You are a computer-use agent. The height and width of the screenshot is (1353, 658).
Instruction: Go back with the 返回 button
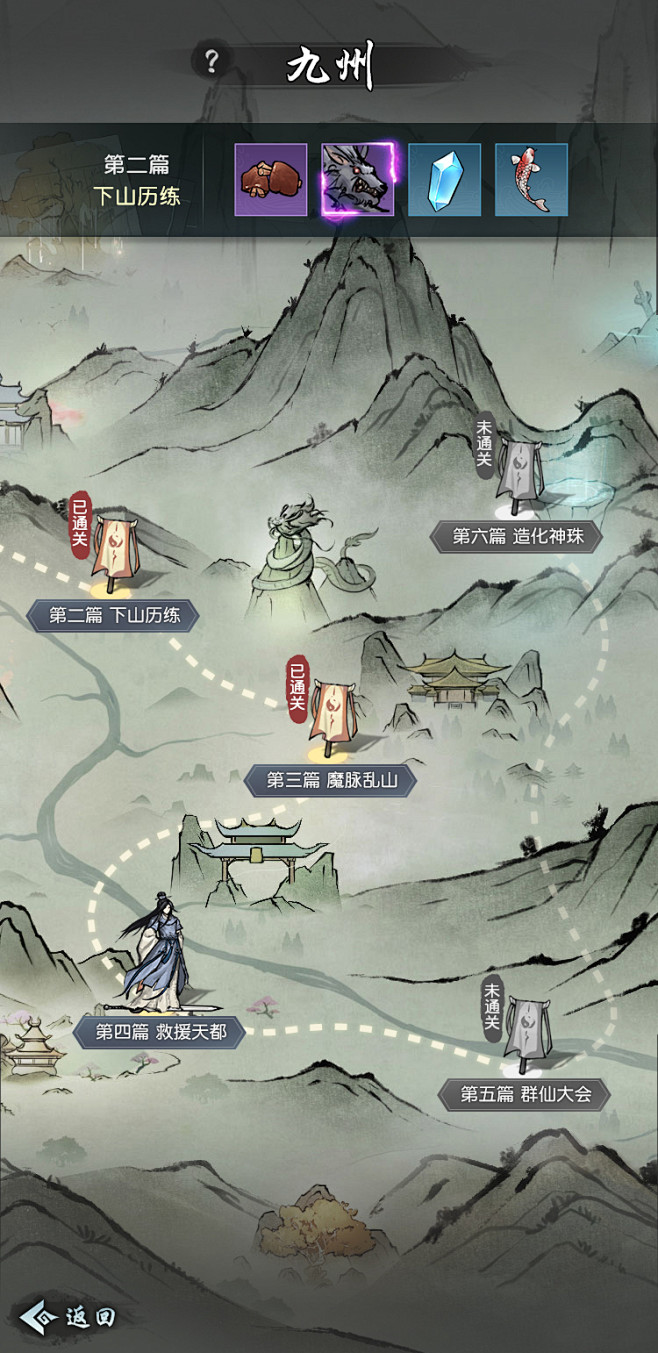click(x=69, y=1317)
